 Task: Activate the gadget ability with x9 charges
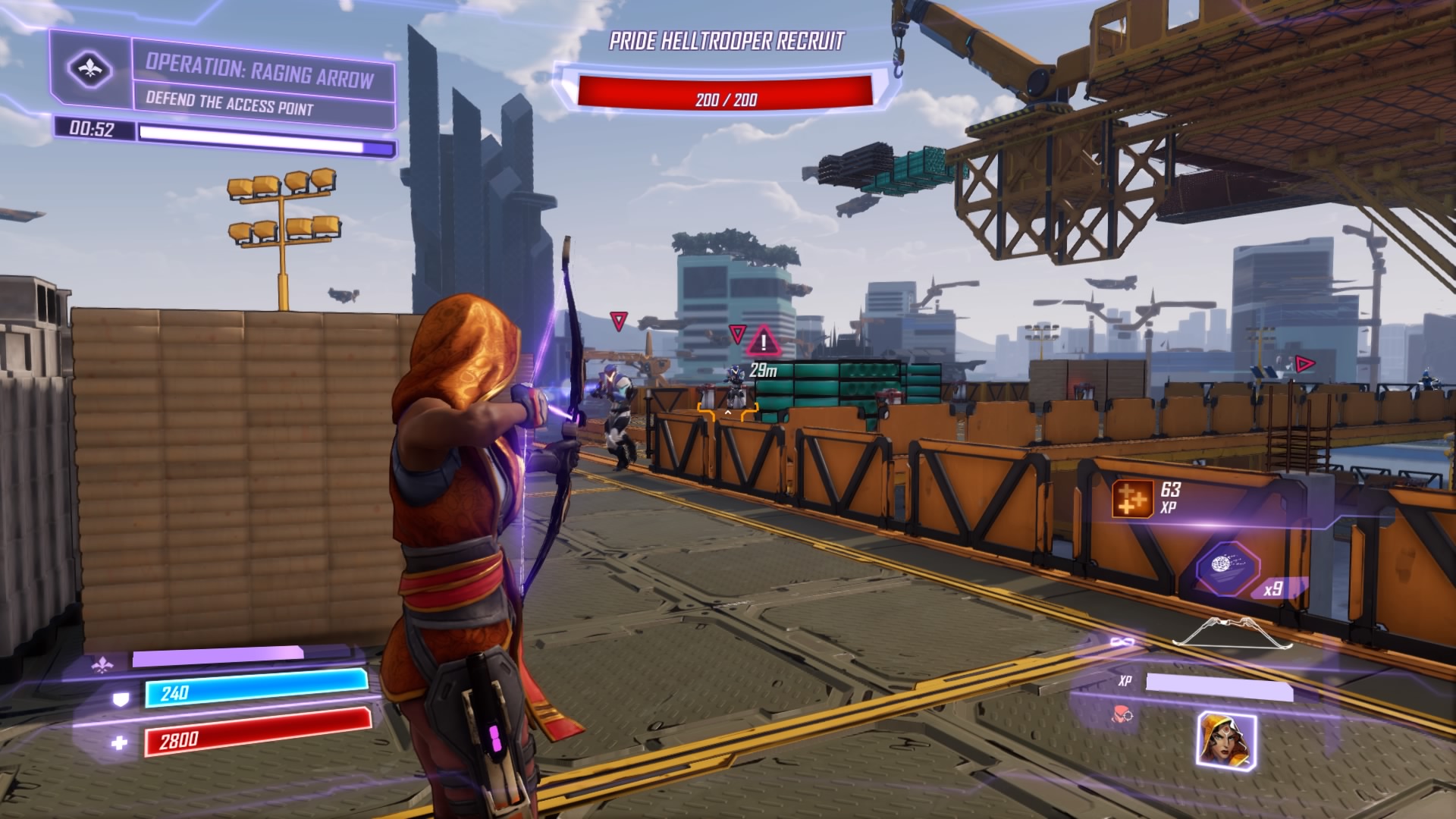(x=1228, y=567)
